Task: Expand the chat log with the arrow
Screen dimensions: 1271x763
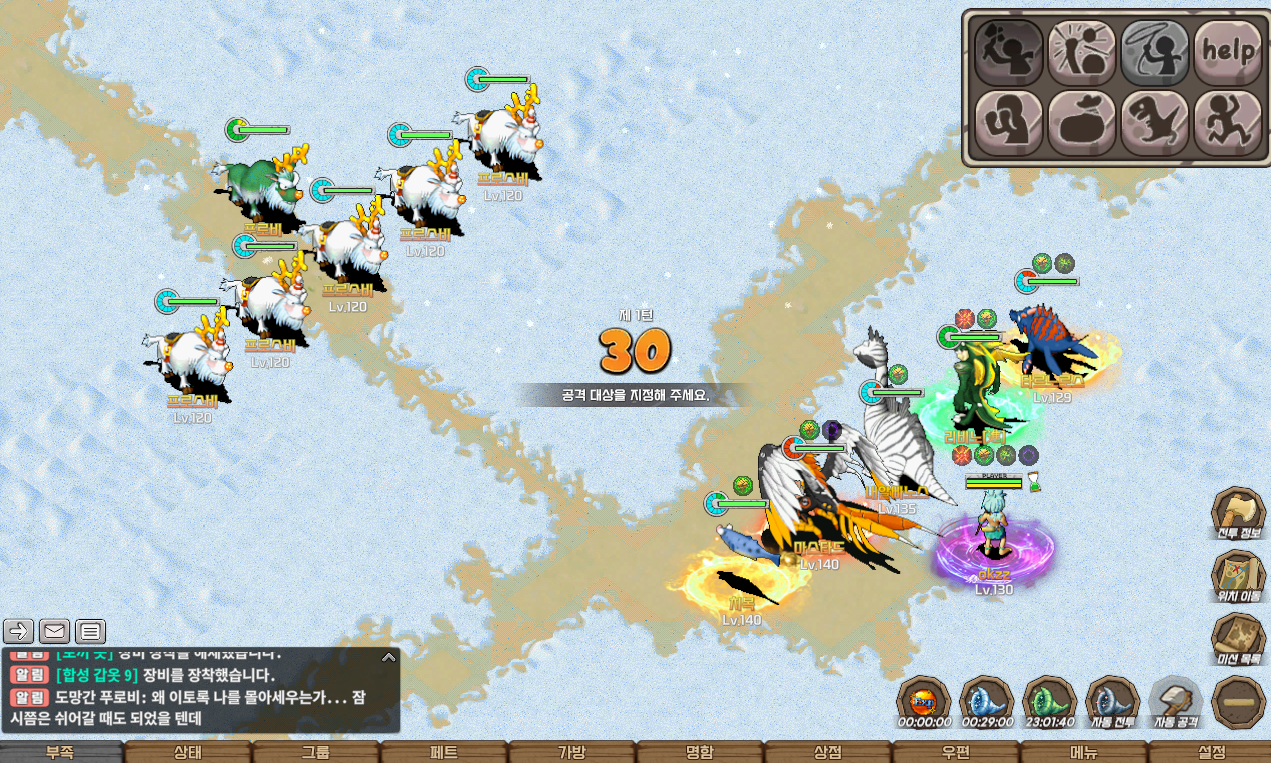Action: click(x=388, y=658)
